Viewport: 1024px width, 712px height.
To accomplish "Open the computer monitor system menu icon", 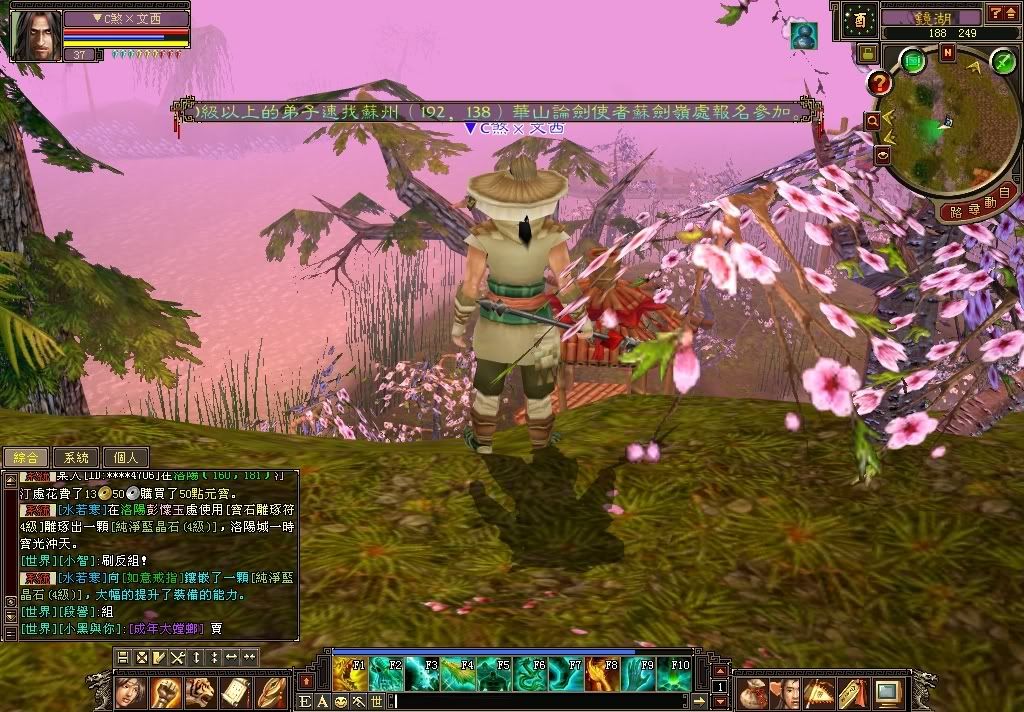I will 887,692.
